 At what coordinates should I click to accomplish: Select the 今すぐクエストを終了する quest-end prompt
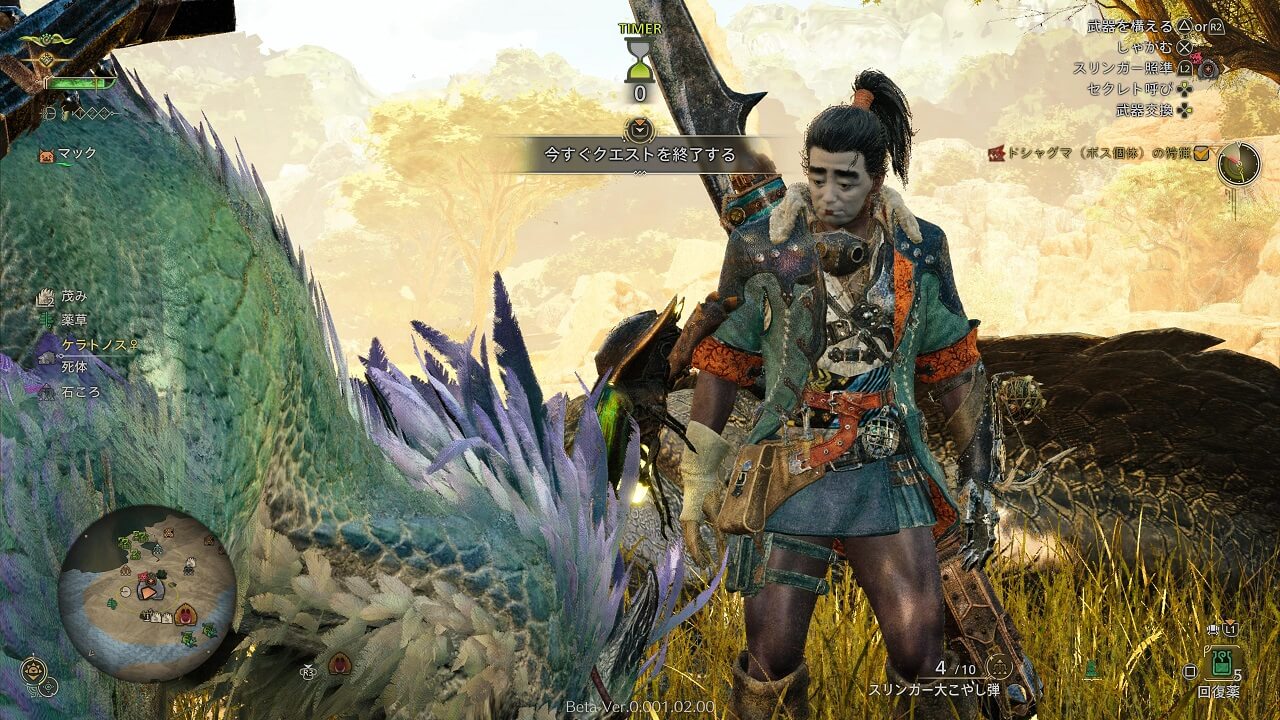[639, 155]
